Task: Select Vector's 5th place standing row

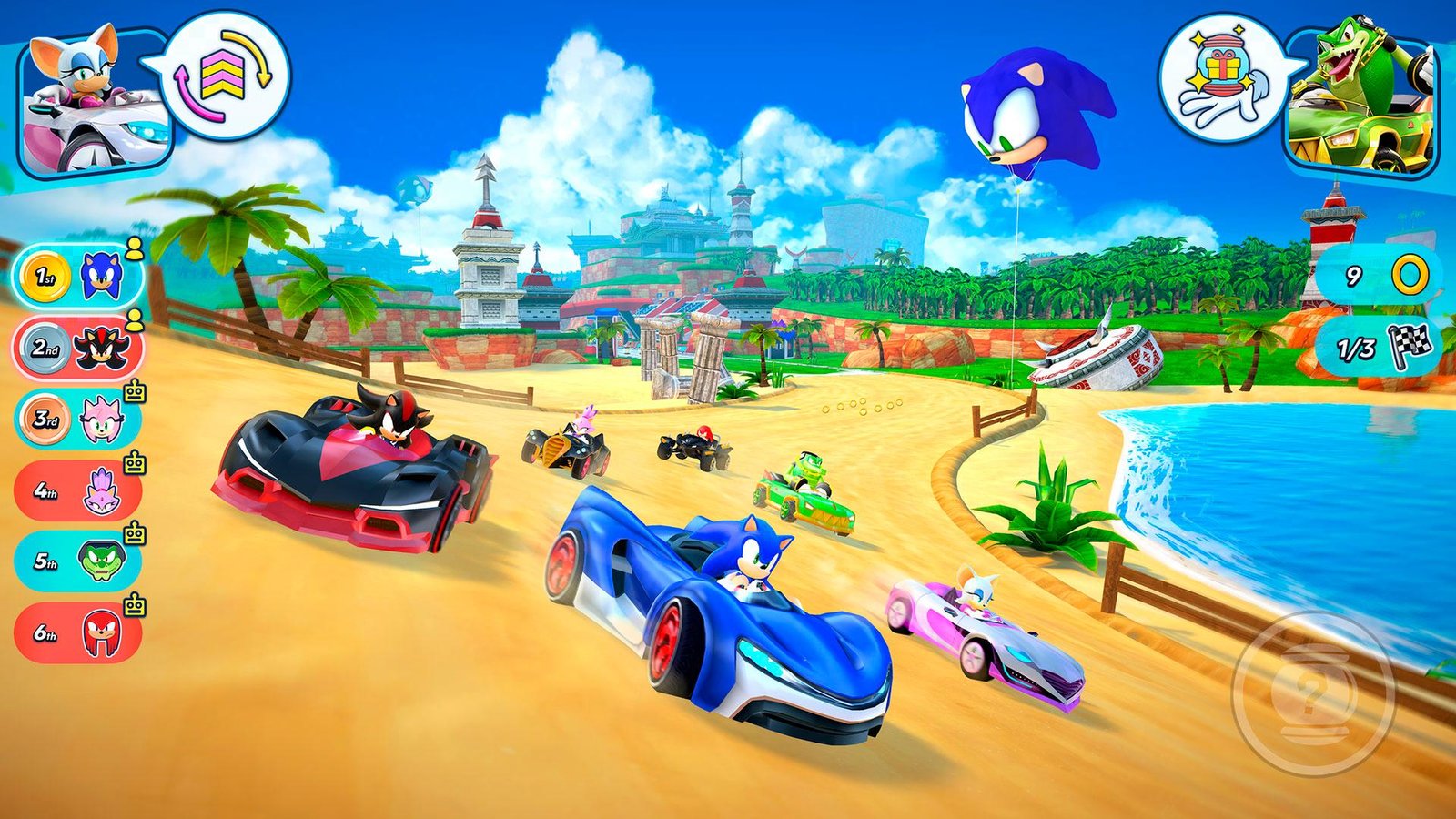Action: (x=78, y=561)
